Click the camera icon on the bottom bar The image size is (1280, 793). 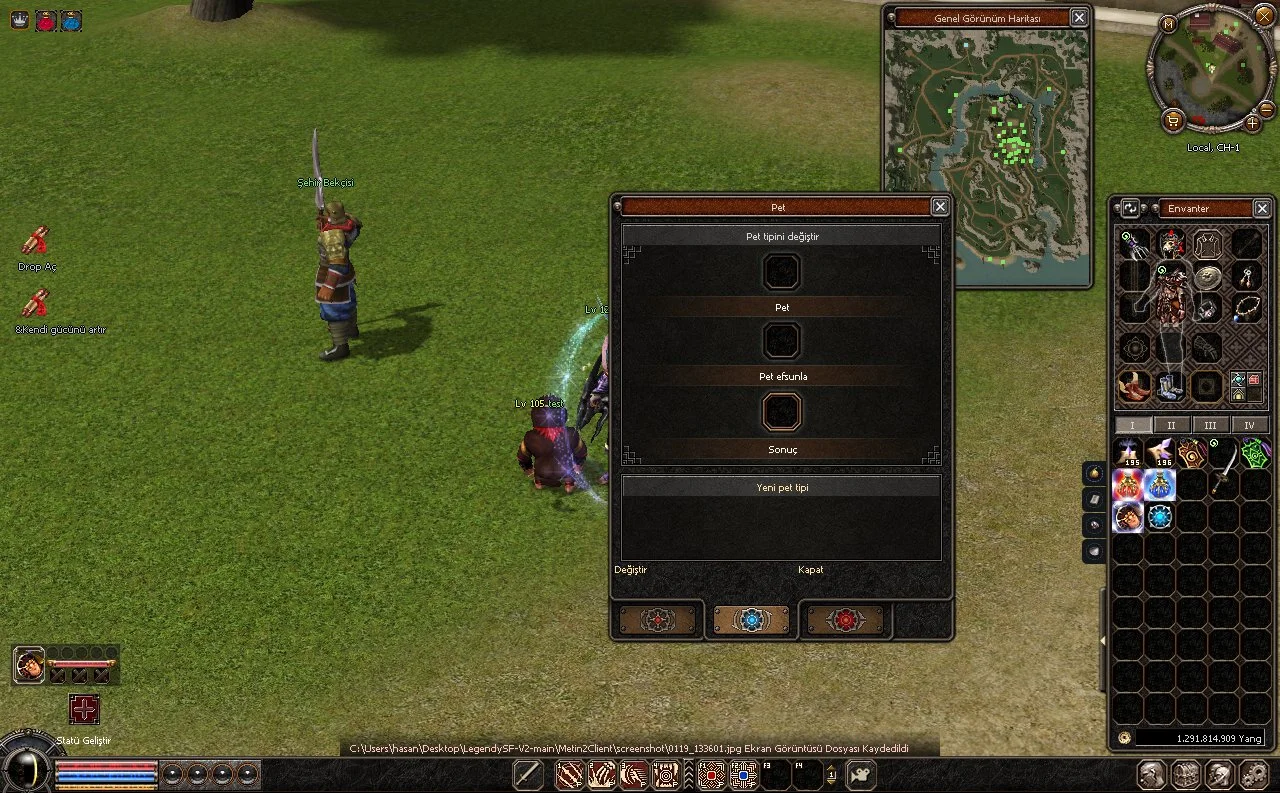(861, 774)
